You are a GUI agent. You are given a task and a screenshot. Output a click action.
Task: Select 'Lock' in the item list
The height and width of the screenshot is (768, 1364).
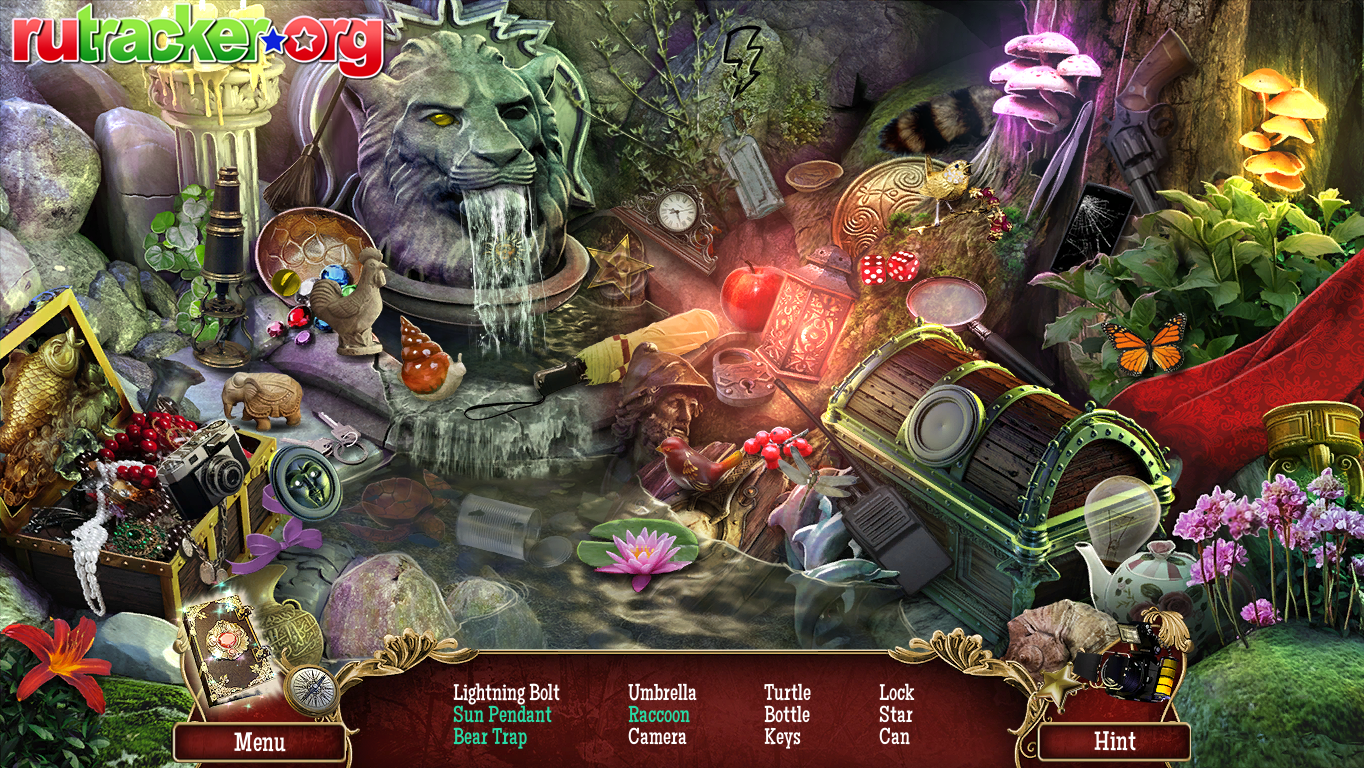[896, 692]
